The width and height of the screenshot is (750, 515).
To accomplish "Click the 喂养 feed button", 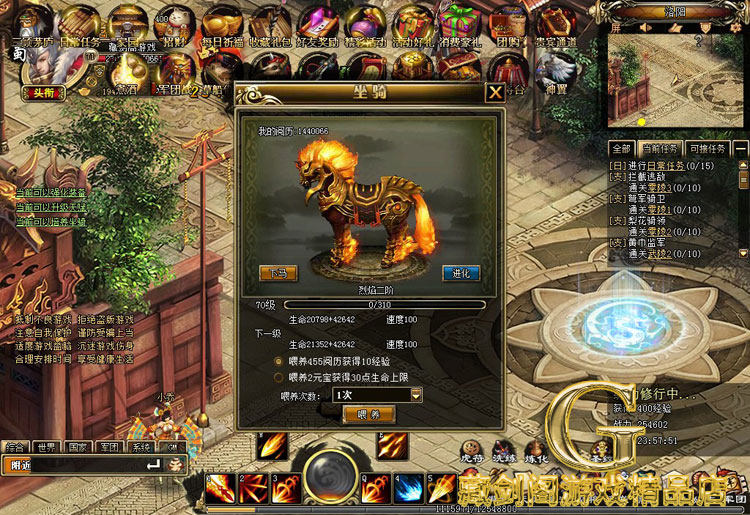I will pyautogui.click(x=369, y=414).
